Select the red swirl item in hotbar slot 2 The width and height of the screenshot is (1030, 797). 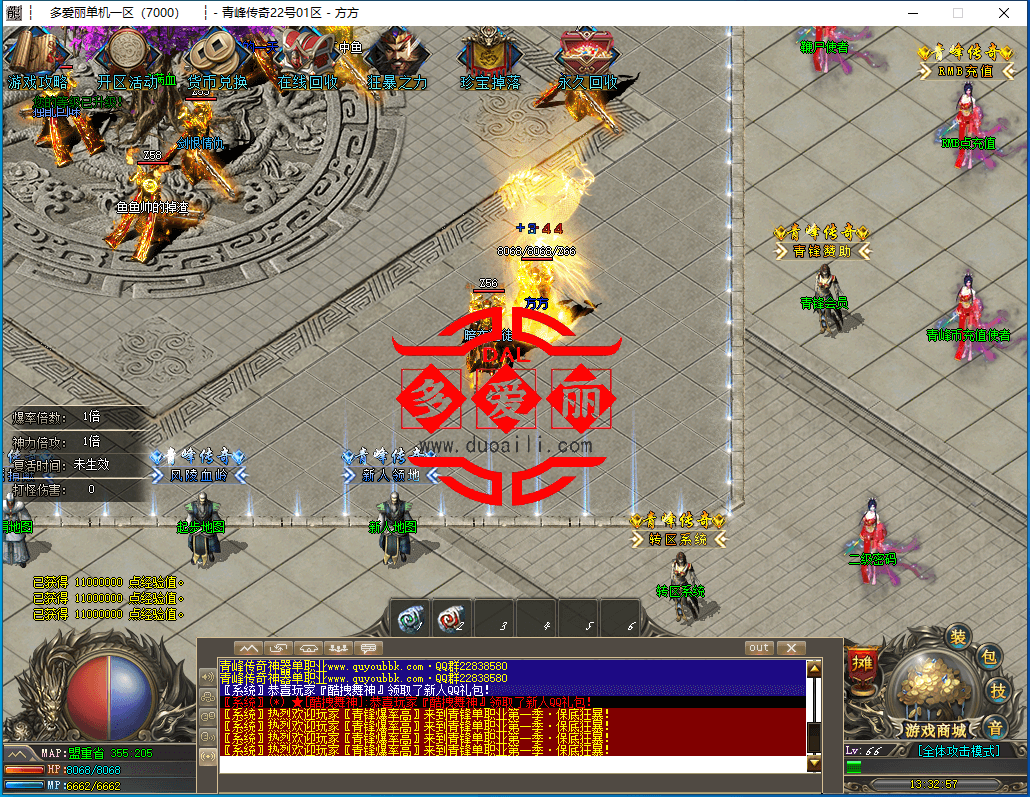453,618
